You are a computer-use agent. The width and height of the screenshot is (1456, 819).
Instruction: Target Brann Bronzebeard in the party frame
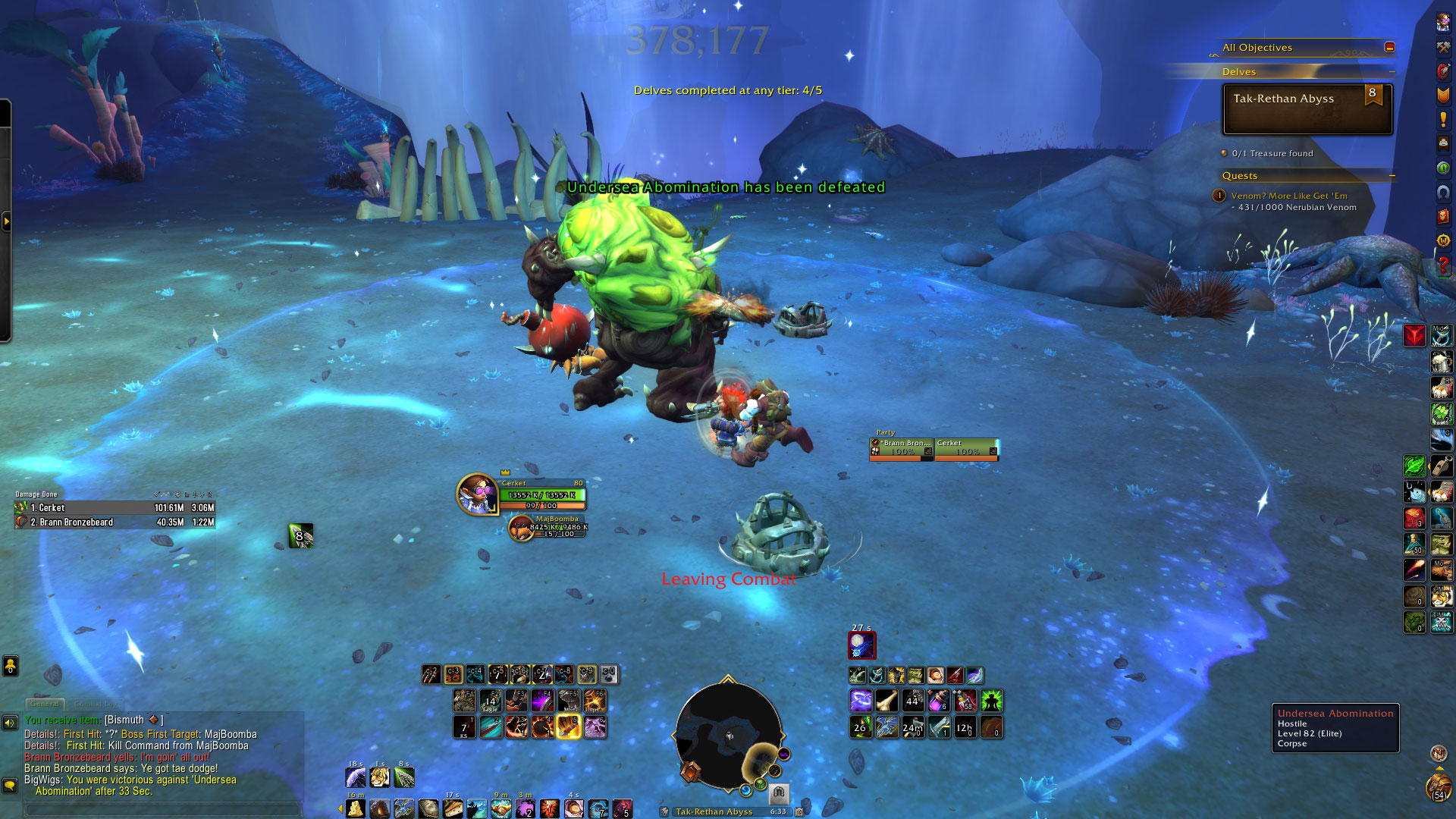(x=902, y=448)
